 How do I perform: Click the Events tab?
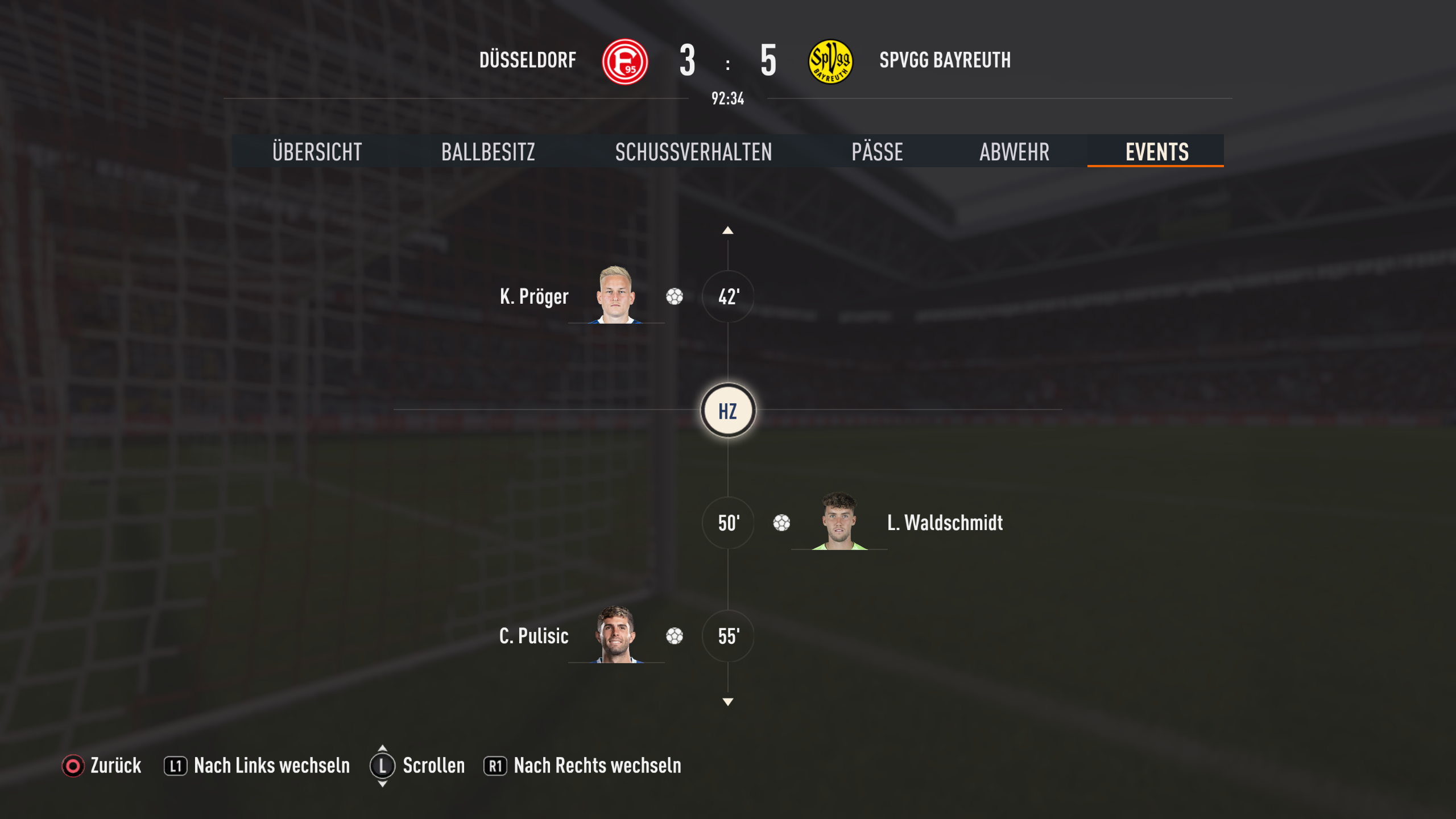1156,152
